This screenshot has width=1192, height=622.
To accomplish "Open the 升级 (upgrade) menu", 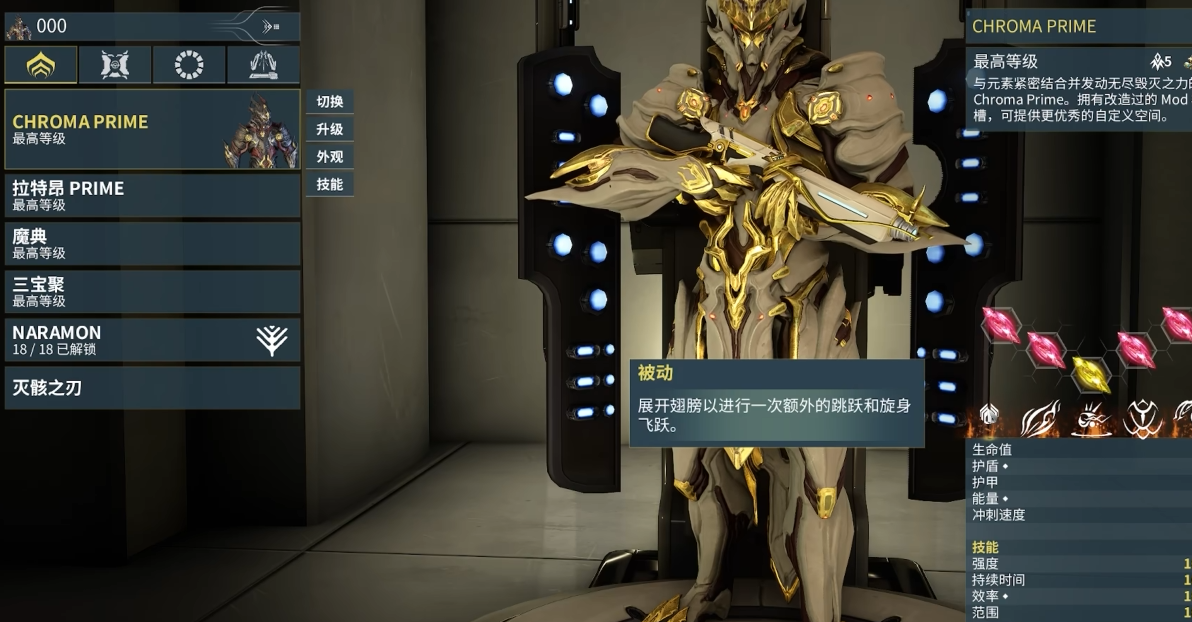I will click(329, 129).
